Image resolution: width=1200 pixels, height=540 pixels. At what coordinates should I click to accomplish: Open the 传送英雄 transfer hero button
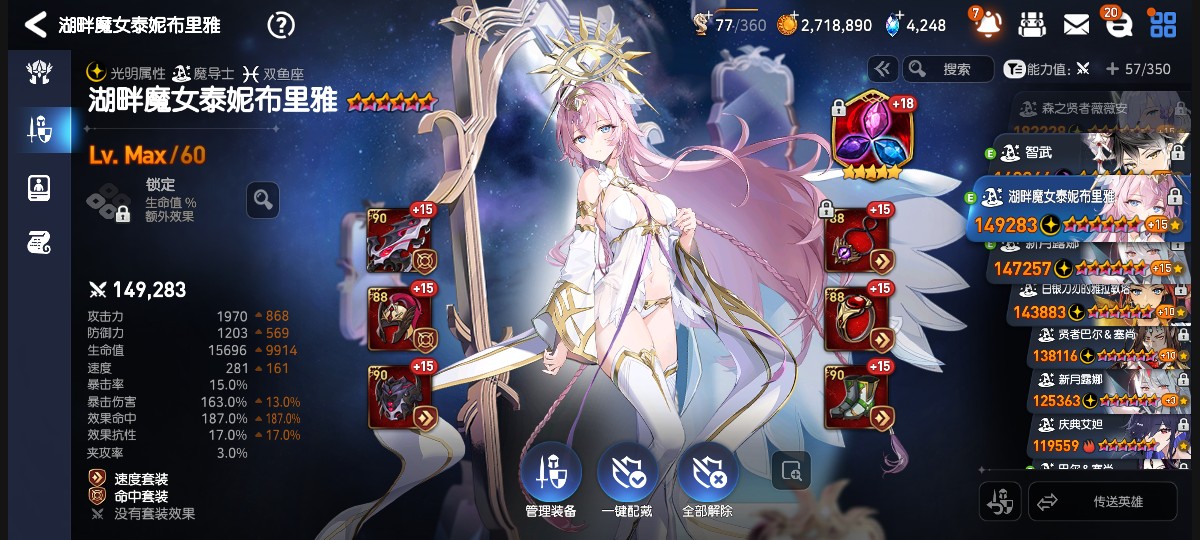click(1102, 501)
